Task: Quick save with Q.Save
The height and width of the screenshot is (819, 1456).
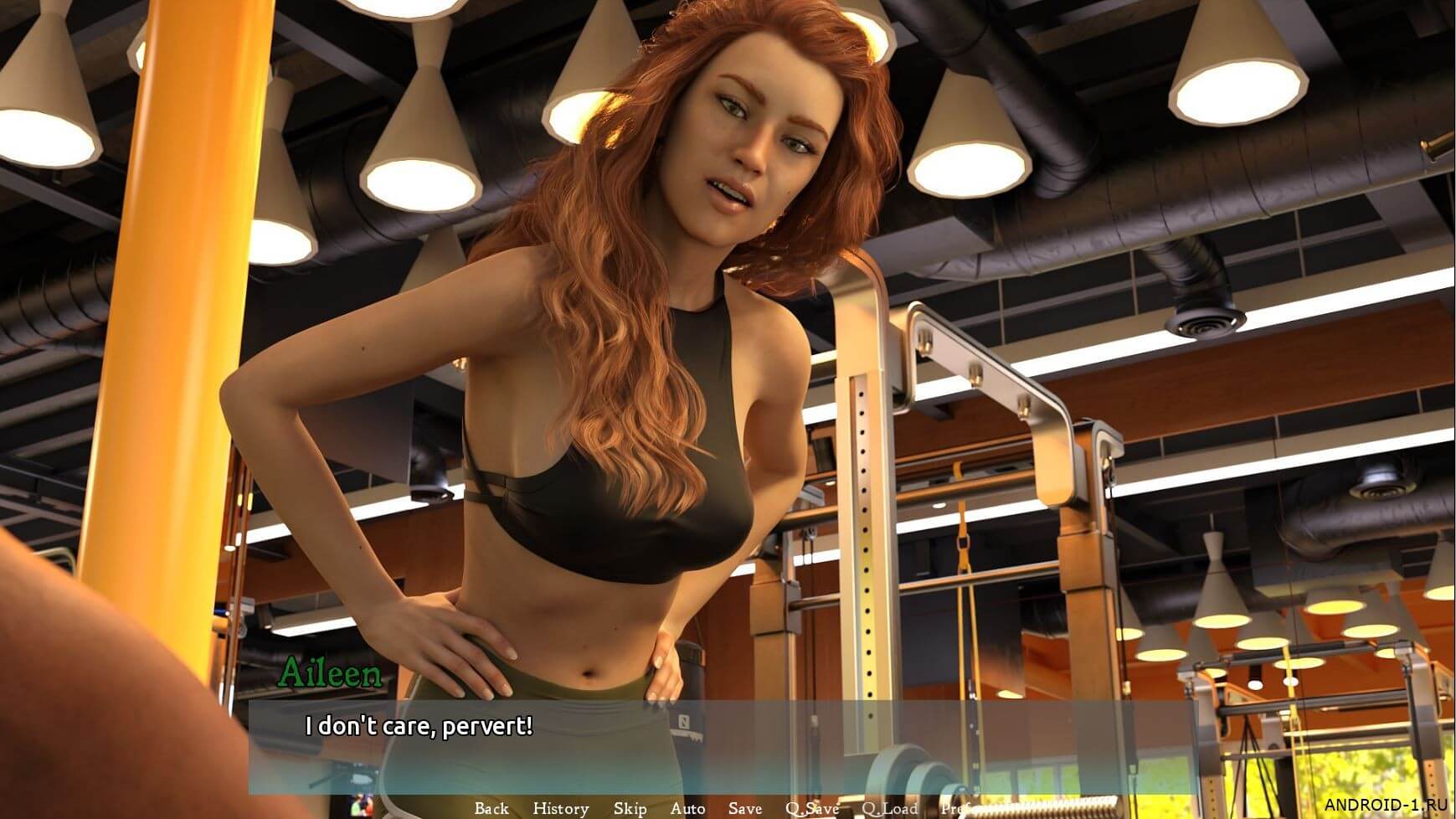Action: [x=812, y=808]
